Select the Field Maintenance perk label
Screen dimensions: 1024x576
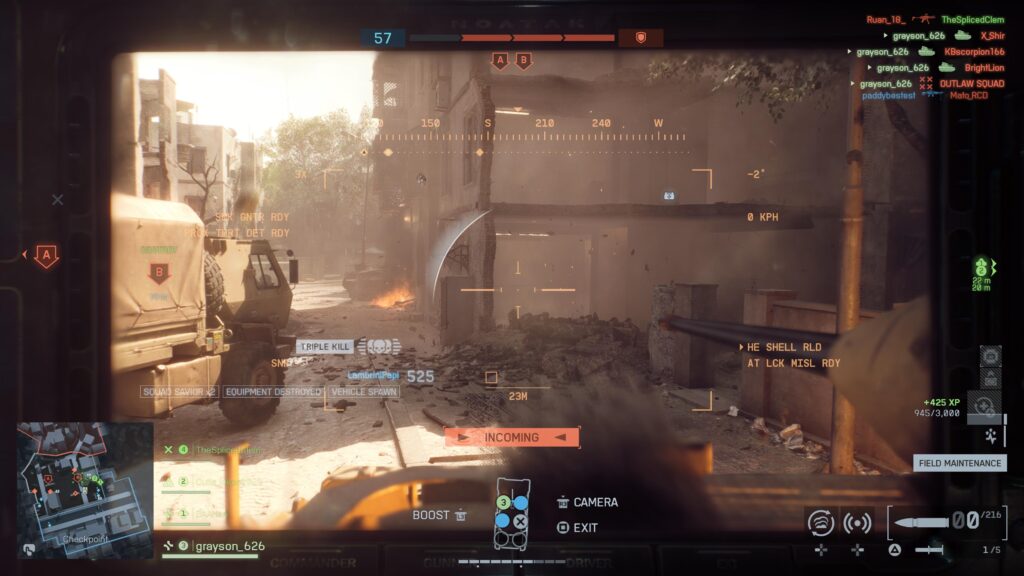960,463
